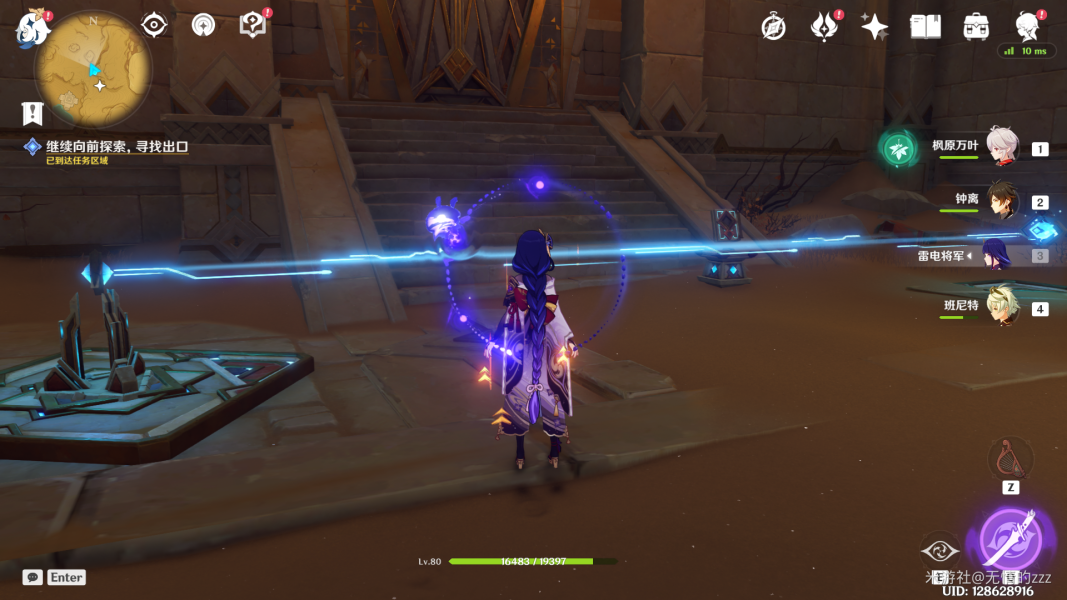Switch to party member 钟离

[1001, 201]
